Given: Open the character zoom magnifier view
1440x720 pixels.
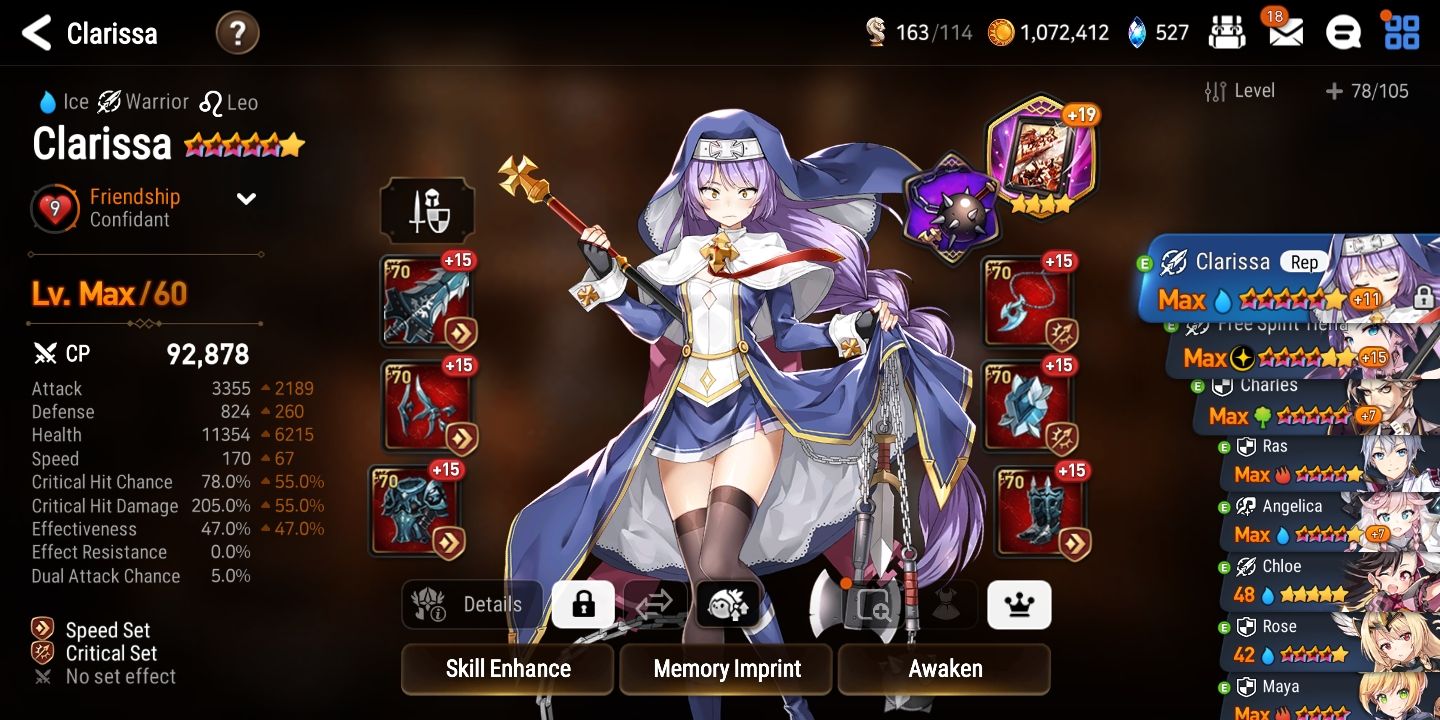Looking at the screenshot, I should [873, 604].
